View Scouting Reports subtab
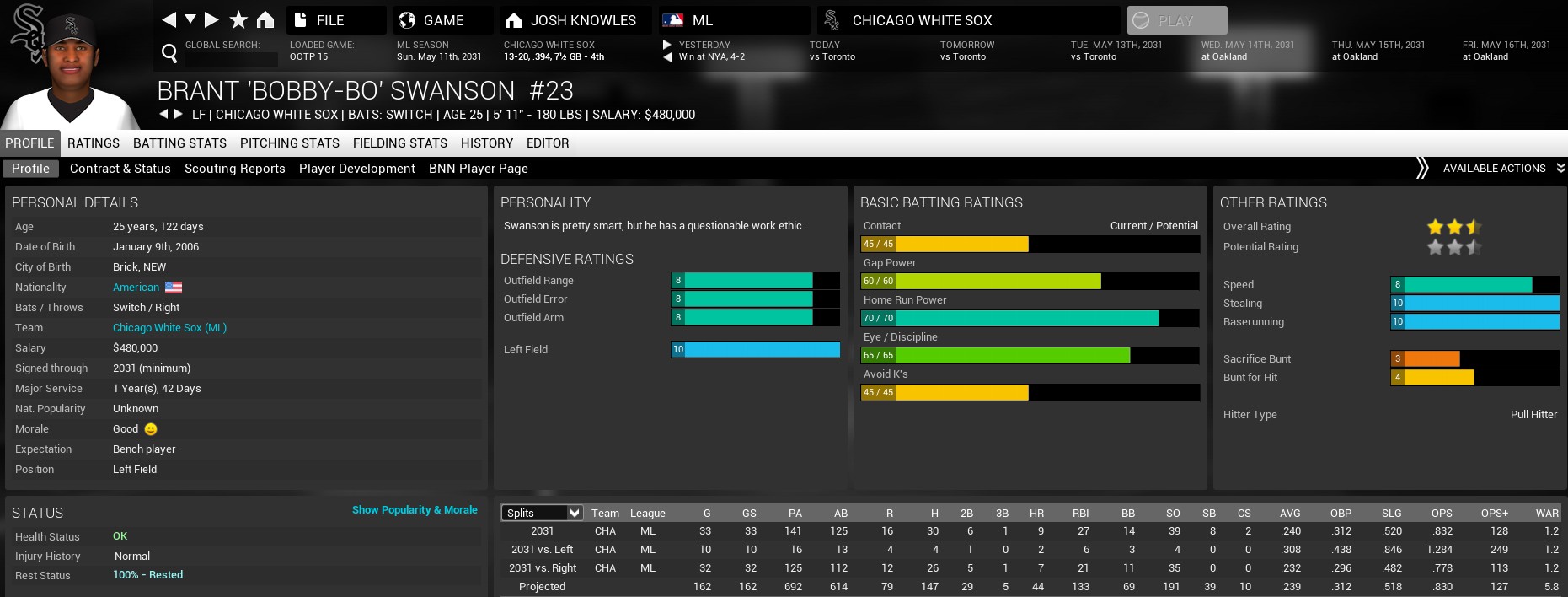The image size is (1568, 597). point(235,169)
